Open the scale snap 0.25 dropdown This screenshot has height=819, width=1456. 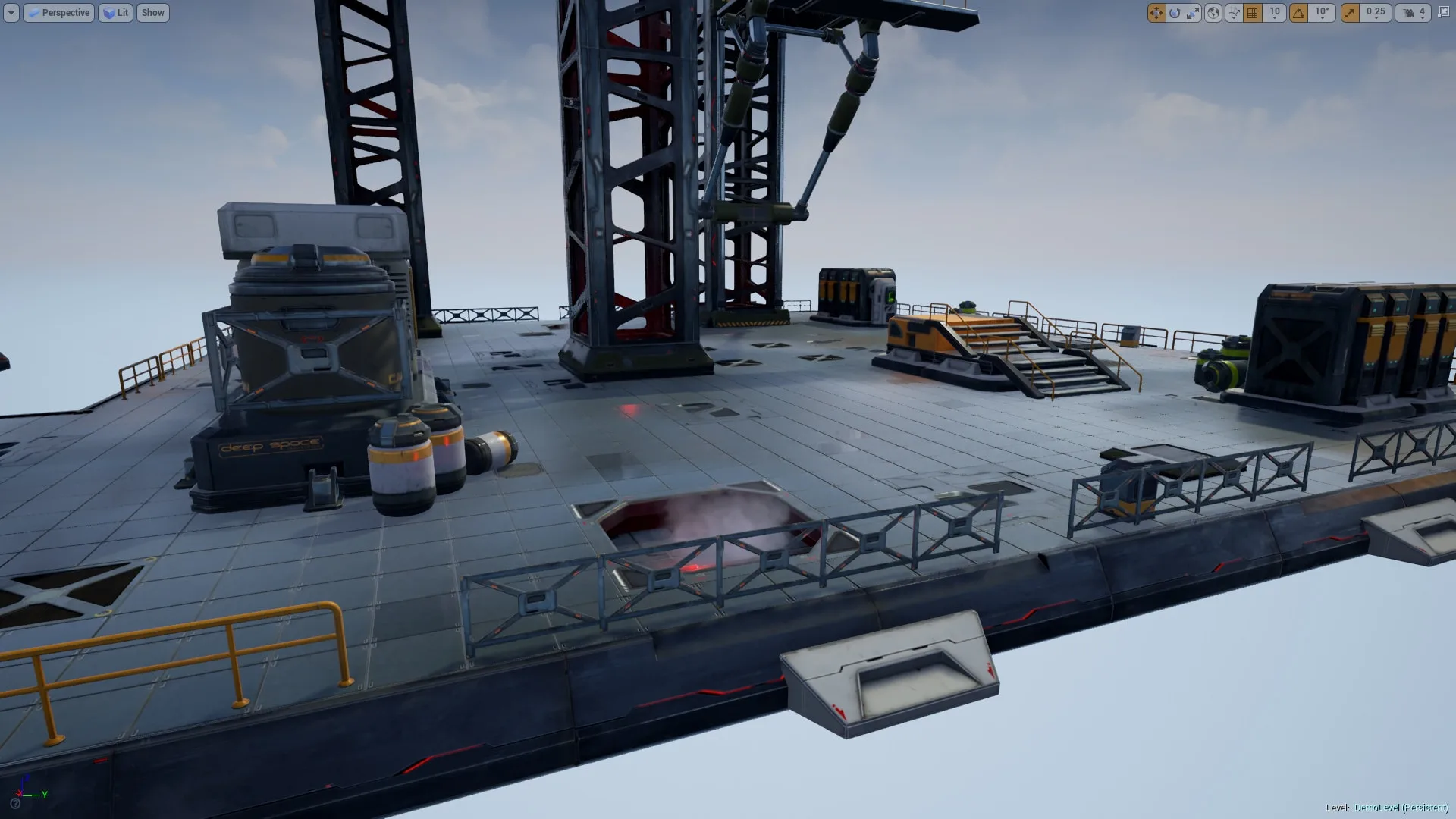click(1375, 13)
